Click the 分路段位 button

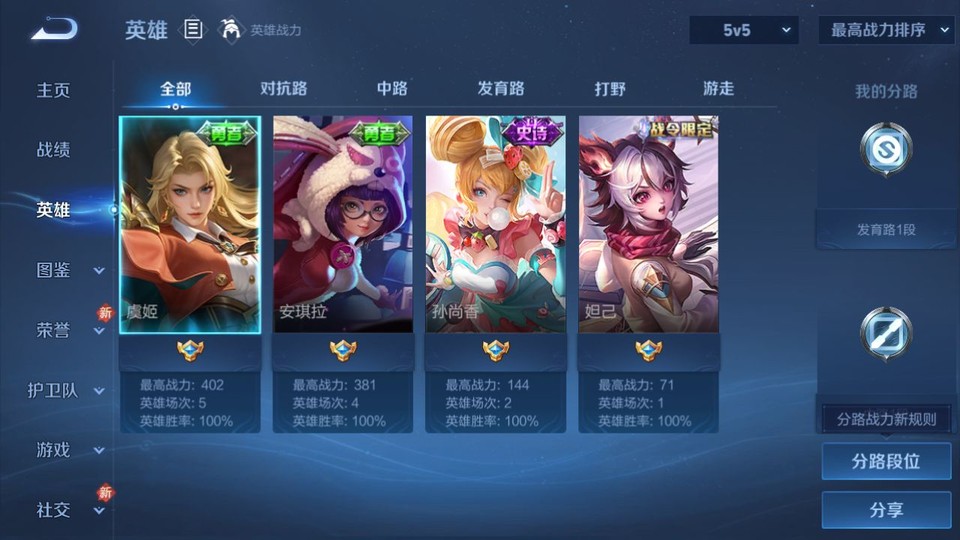(886, 462)
